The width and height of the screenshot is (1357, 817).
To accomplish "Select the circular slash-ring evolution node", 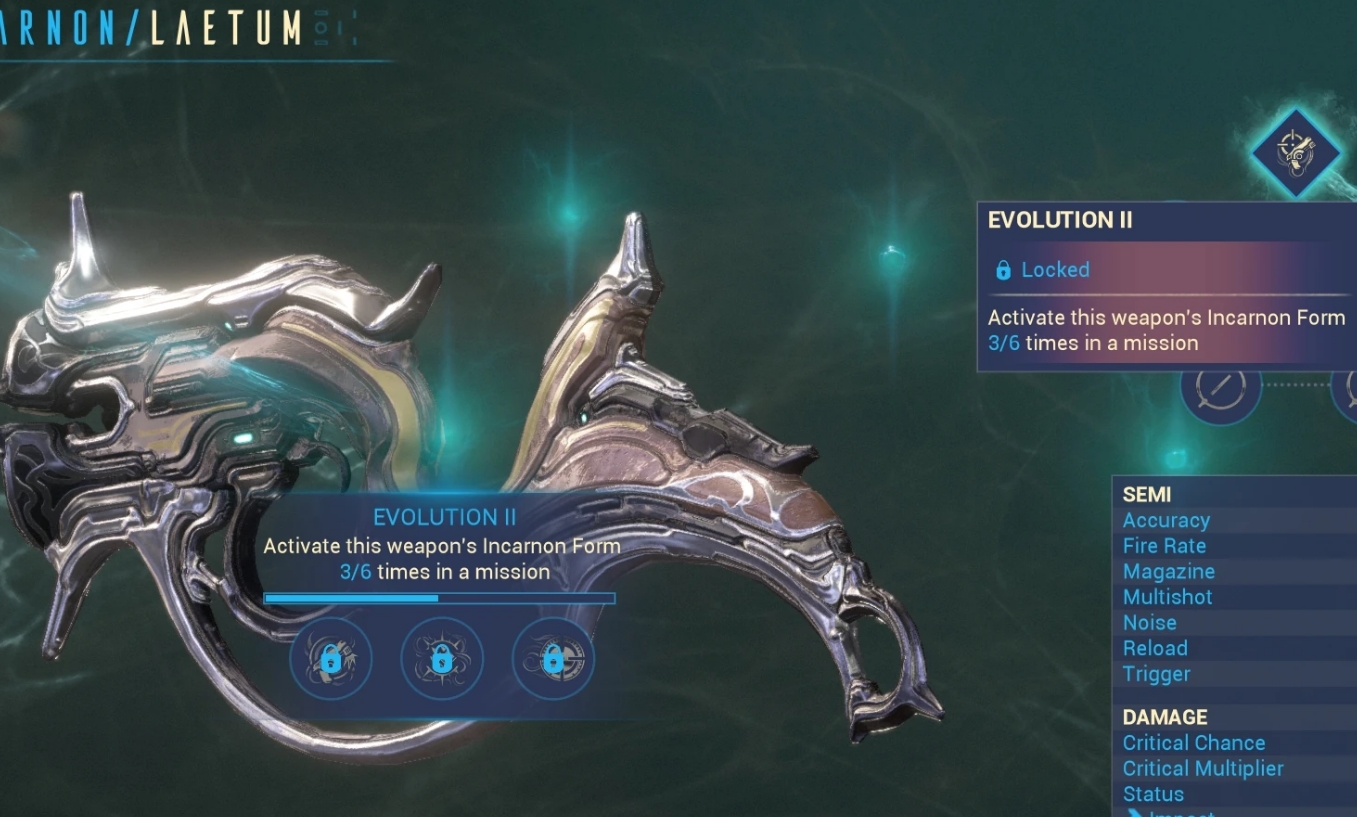I will coord(1221,386).
